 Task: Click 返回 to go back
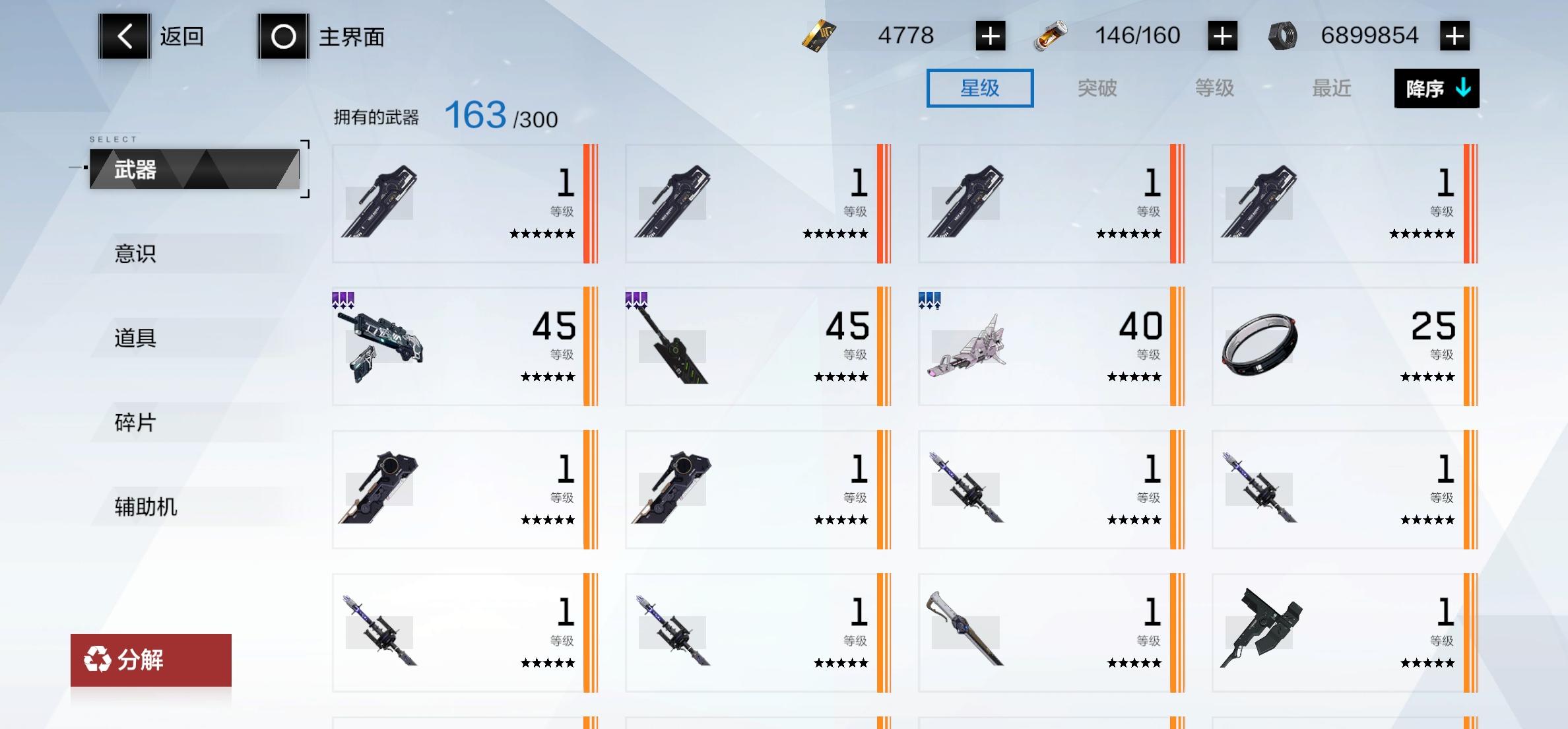[181, 36]
